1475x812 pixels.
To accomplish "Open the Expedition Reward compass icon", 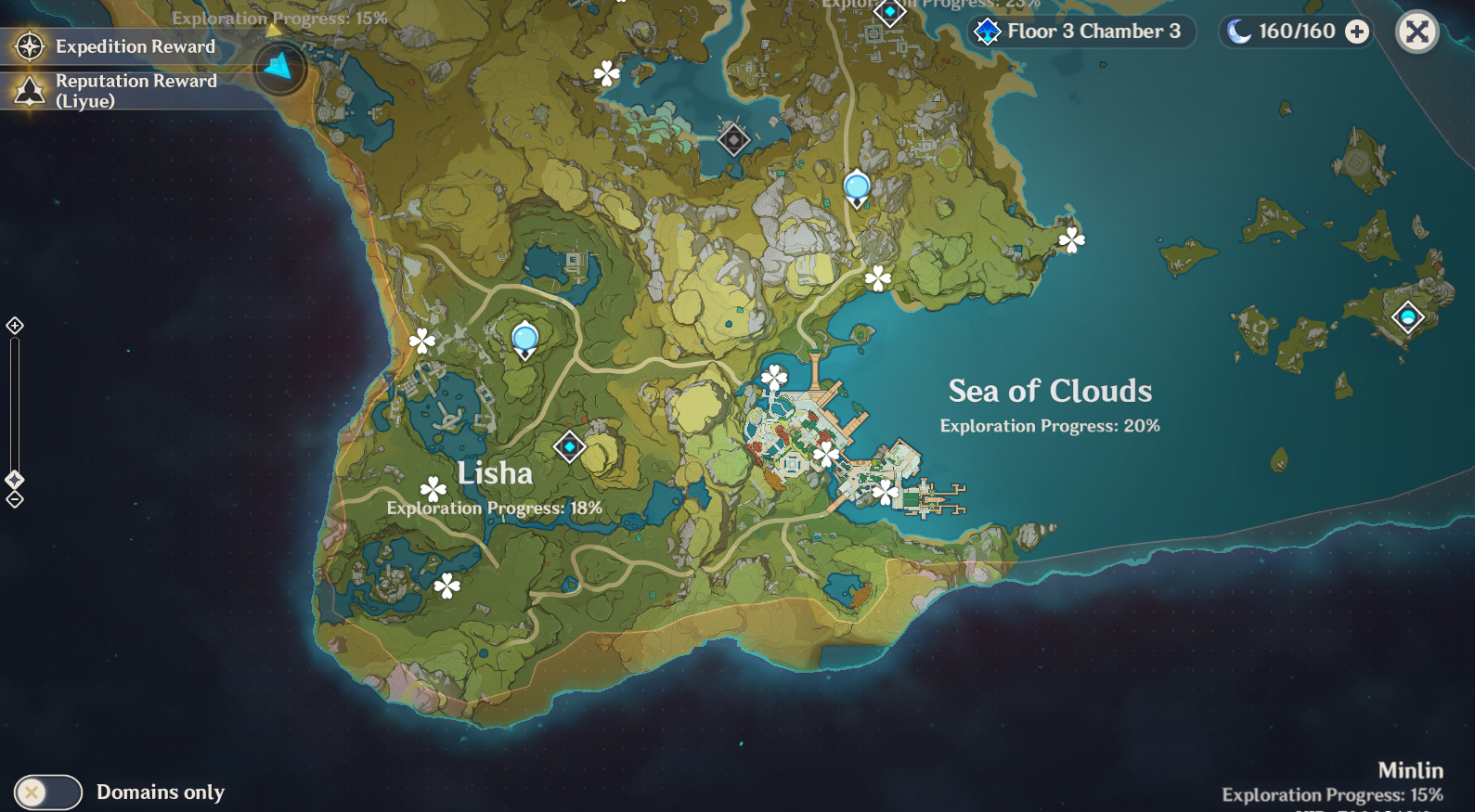I will 31,46.
